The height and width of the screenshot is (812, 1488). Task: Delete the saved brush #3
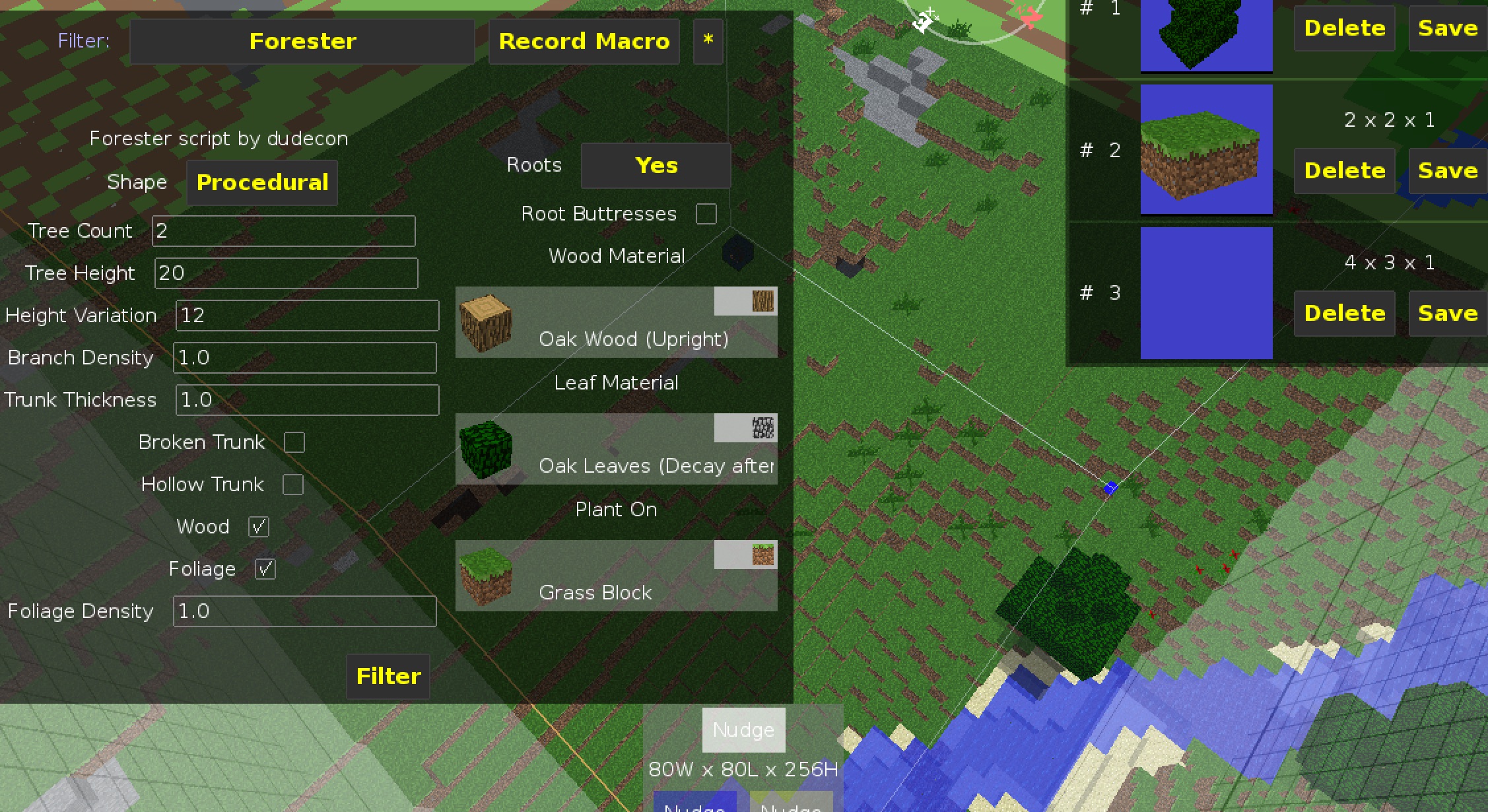(x=1344, y=313)
